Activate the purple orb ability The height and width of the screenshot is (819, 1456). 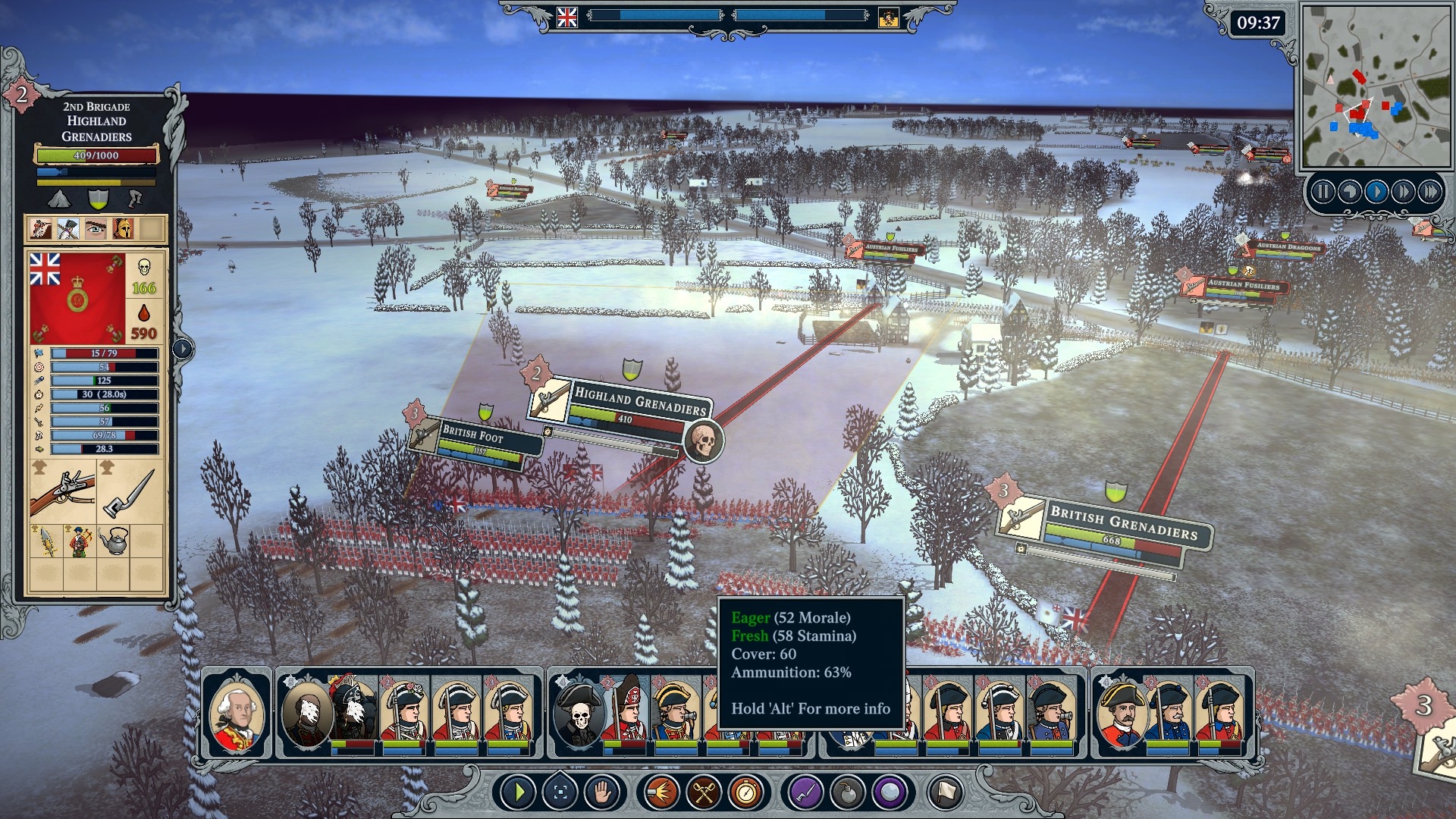point(890,793)
